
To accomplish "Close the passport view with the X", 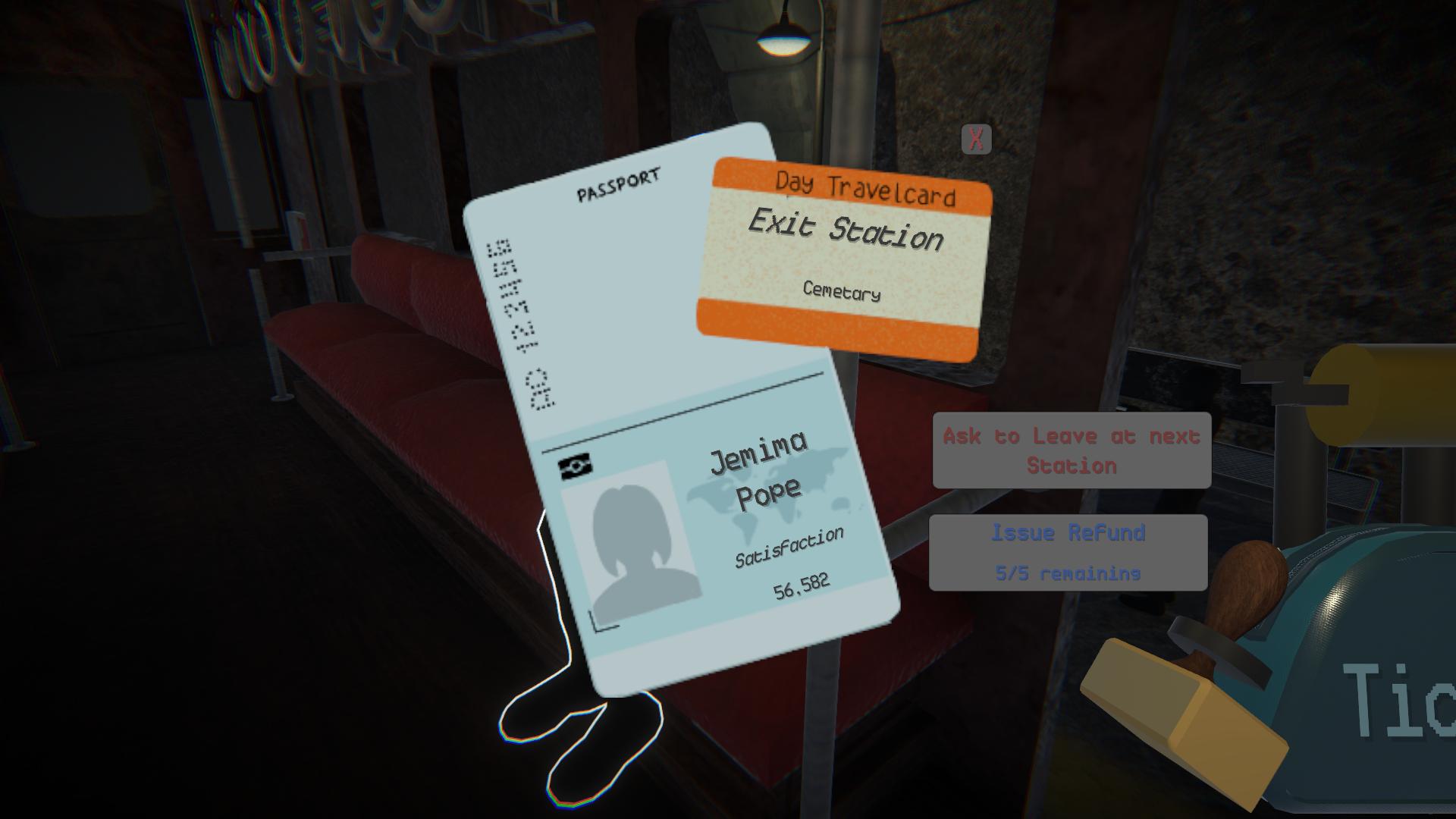I will 976,140.
